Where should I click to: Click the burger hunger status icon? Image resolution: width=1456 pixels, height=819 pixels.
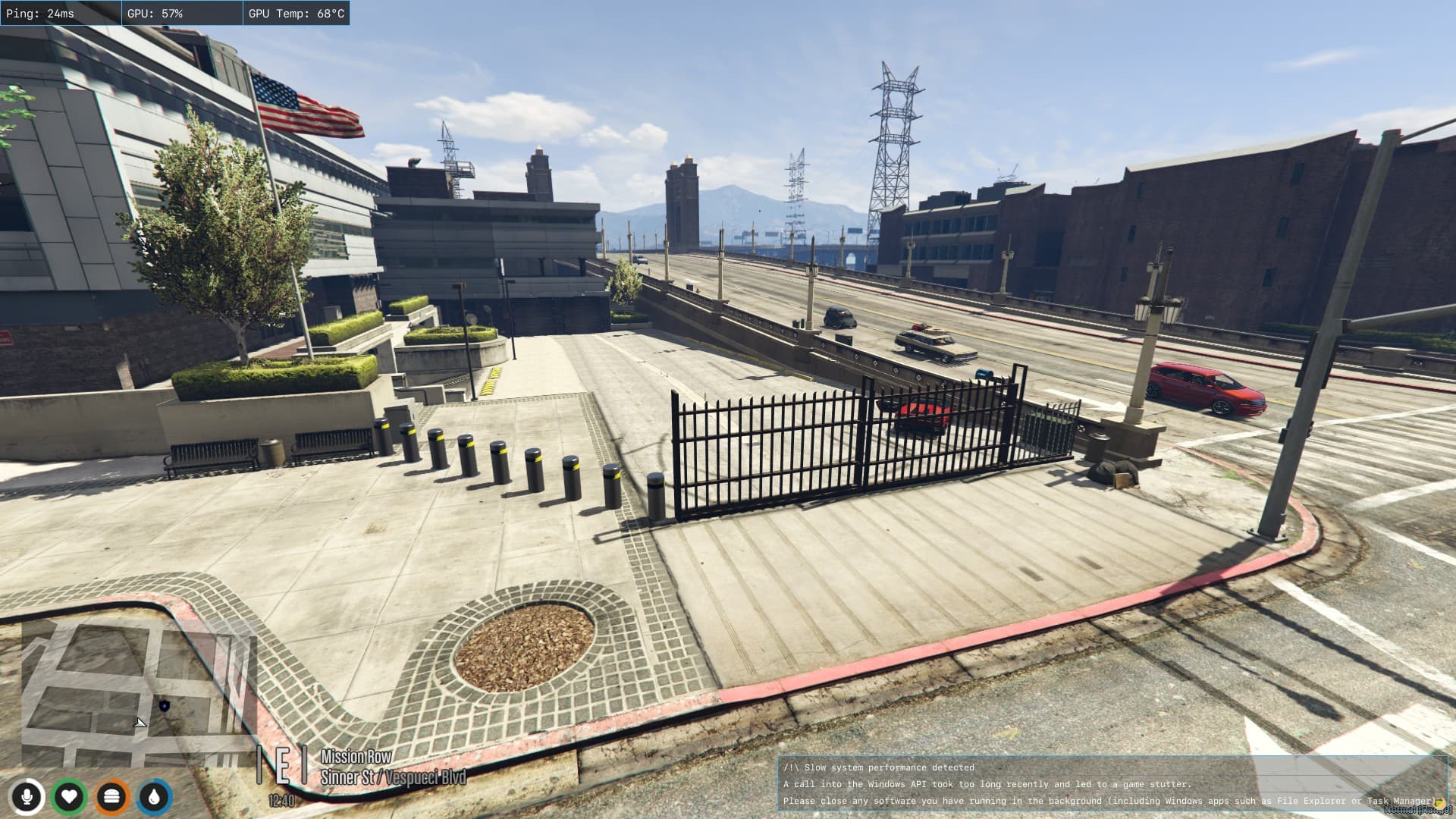(111, 796)
